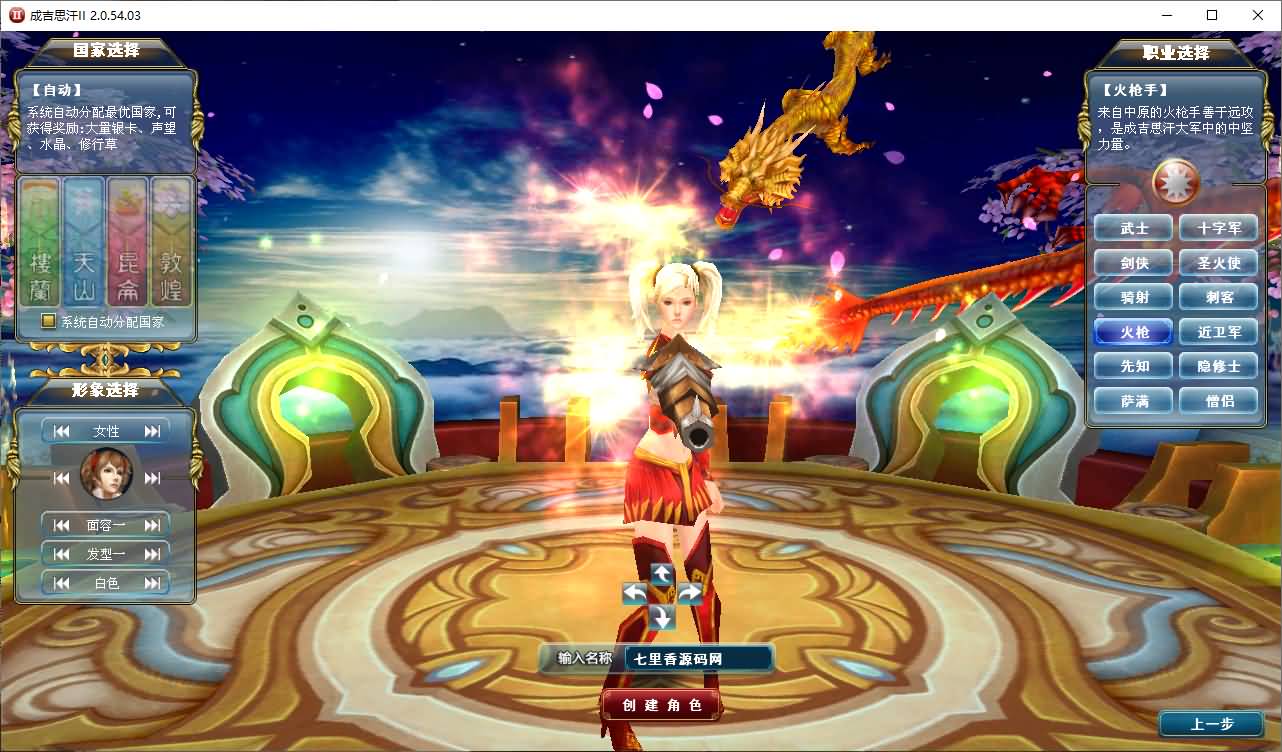Select the 武士 warrior class

(x=1133, y=227)
